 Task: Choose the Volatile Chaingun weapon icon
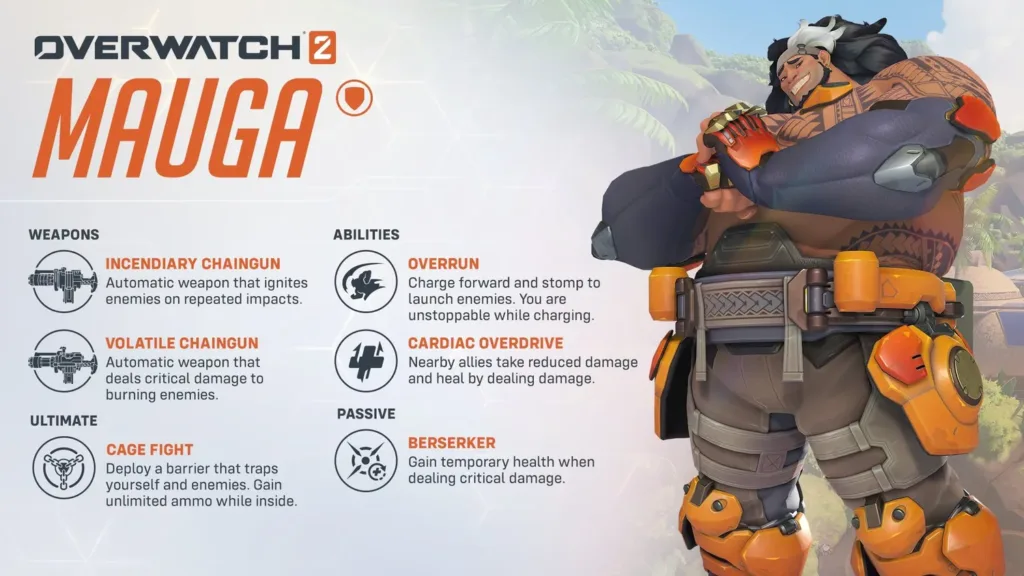coord(63,361)
